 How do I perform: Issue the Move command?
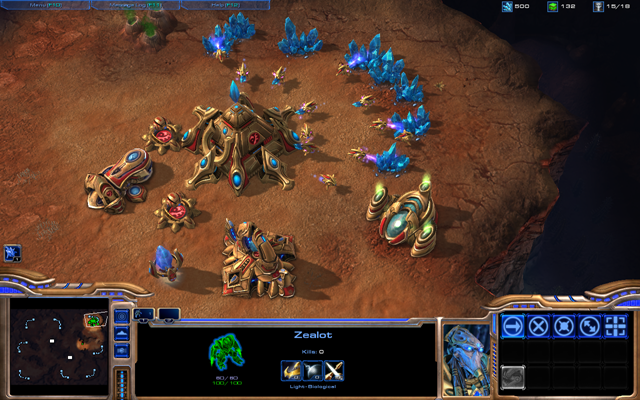click(x=512, y=326)
